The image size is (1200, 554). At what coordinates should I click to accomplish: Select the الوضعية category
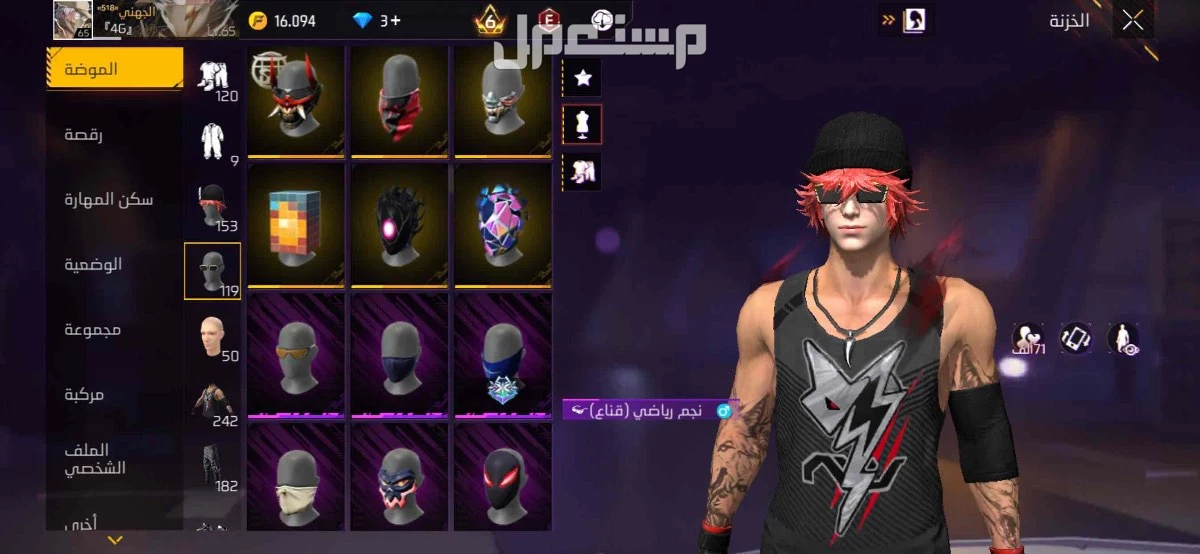93,264
